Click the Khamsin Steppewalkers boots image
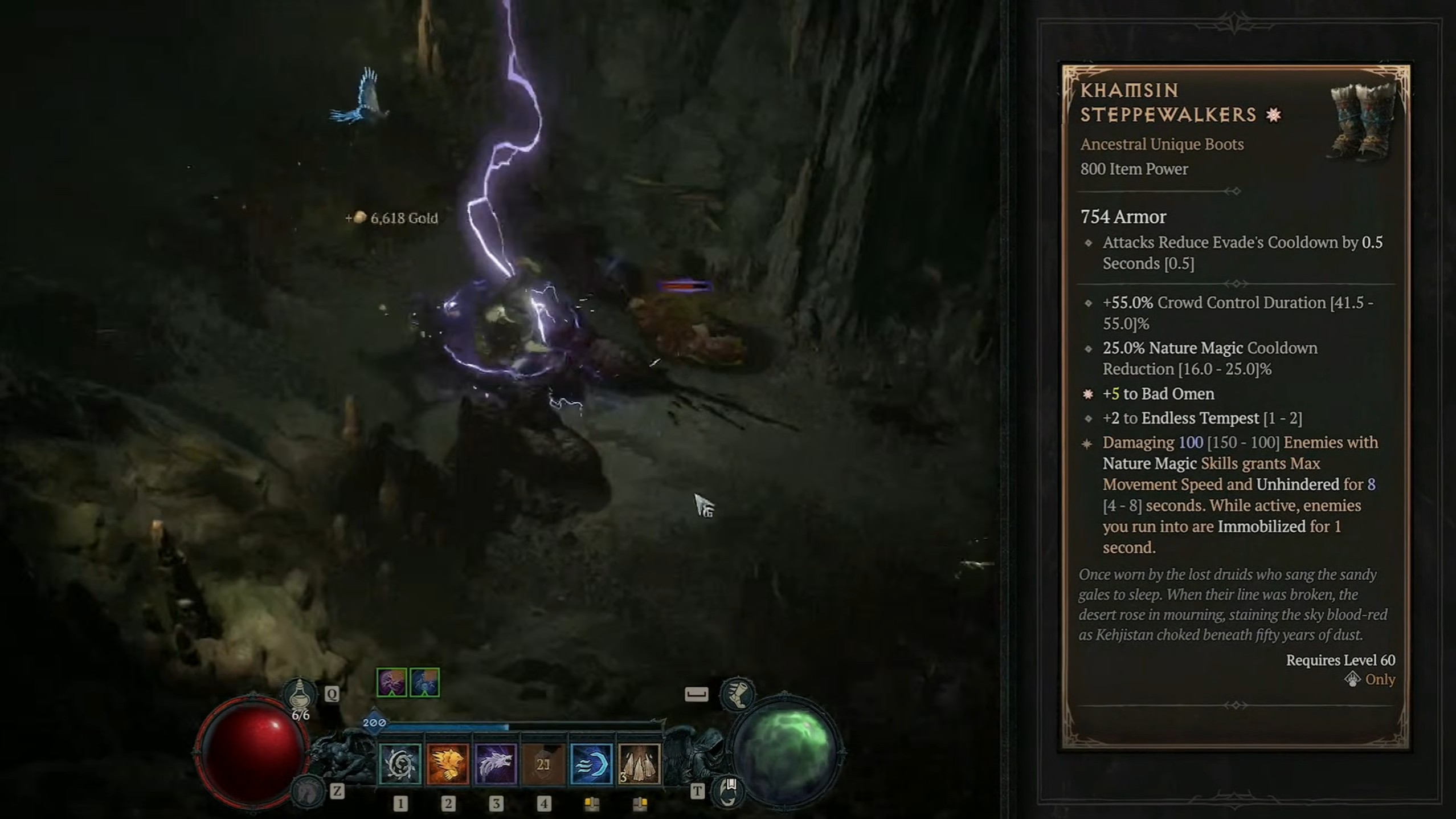The image size is (1456, 819). pyautogui.click(x=1362, y=121)
